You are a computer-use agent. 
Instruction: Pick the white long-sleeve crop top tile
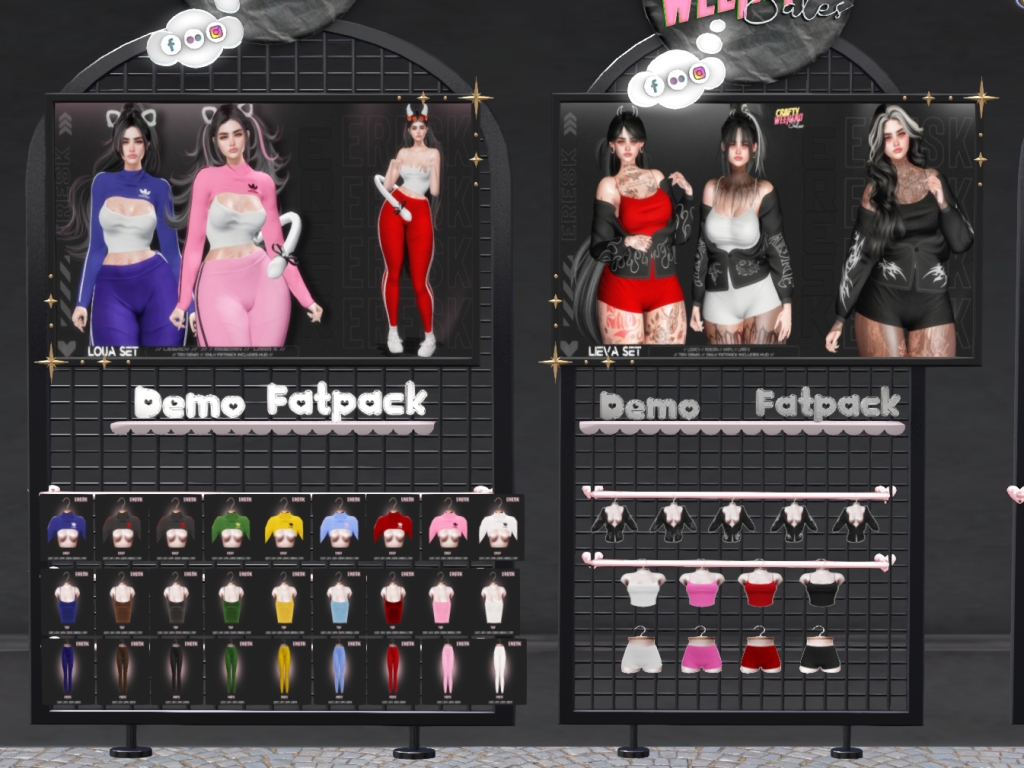click(498, 528)
